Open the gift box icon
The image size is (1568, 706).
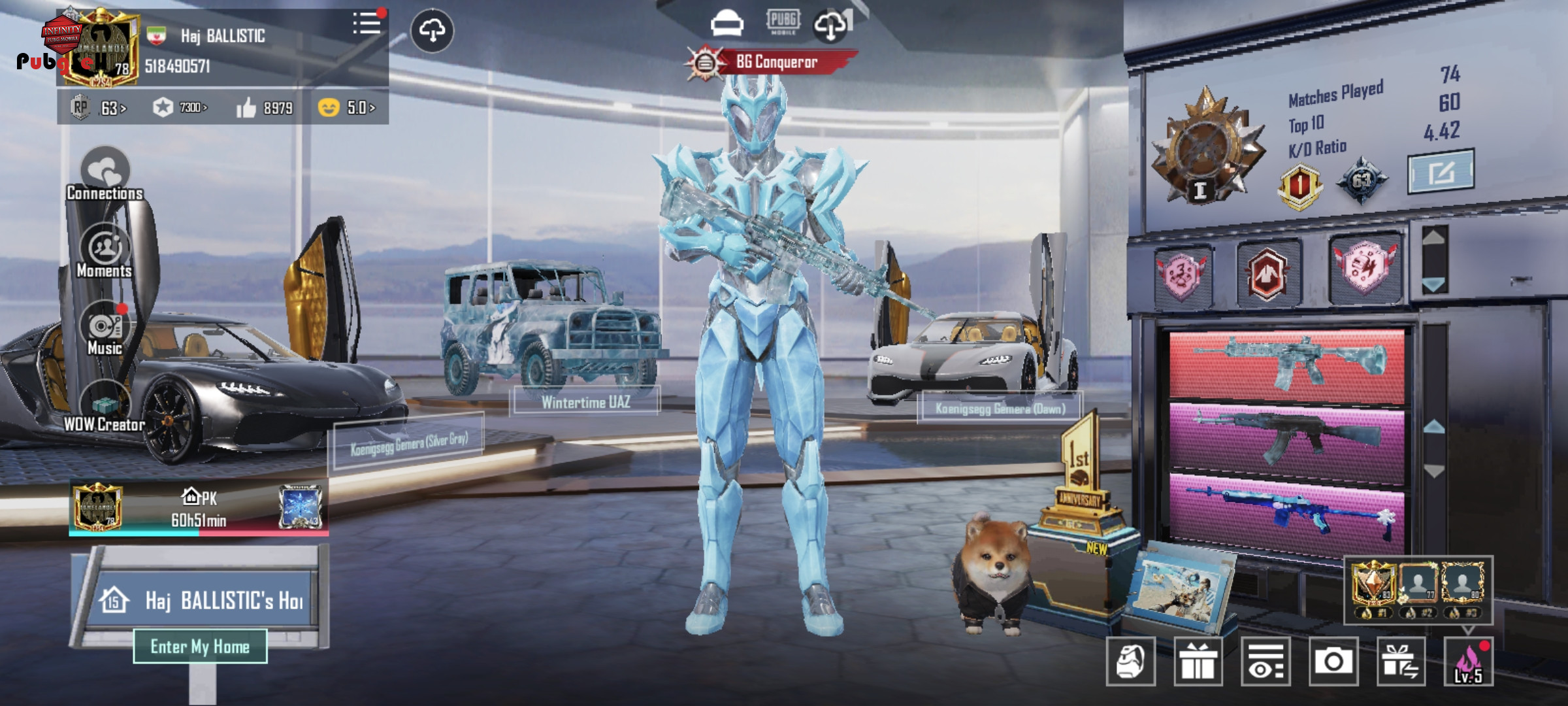[x=1198, y=662]
